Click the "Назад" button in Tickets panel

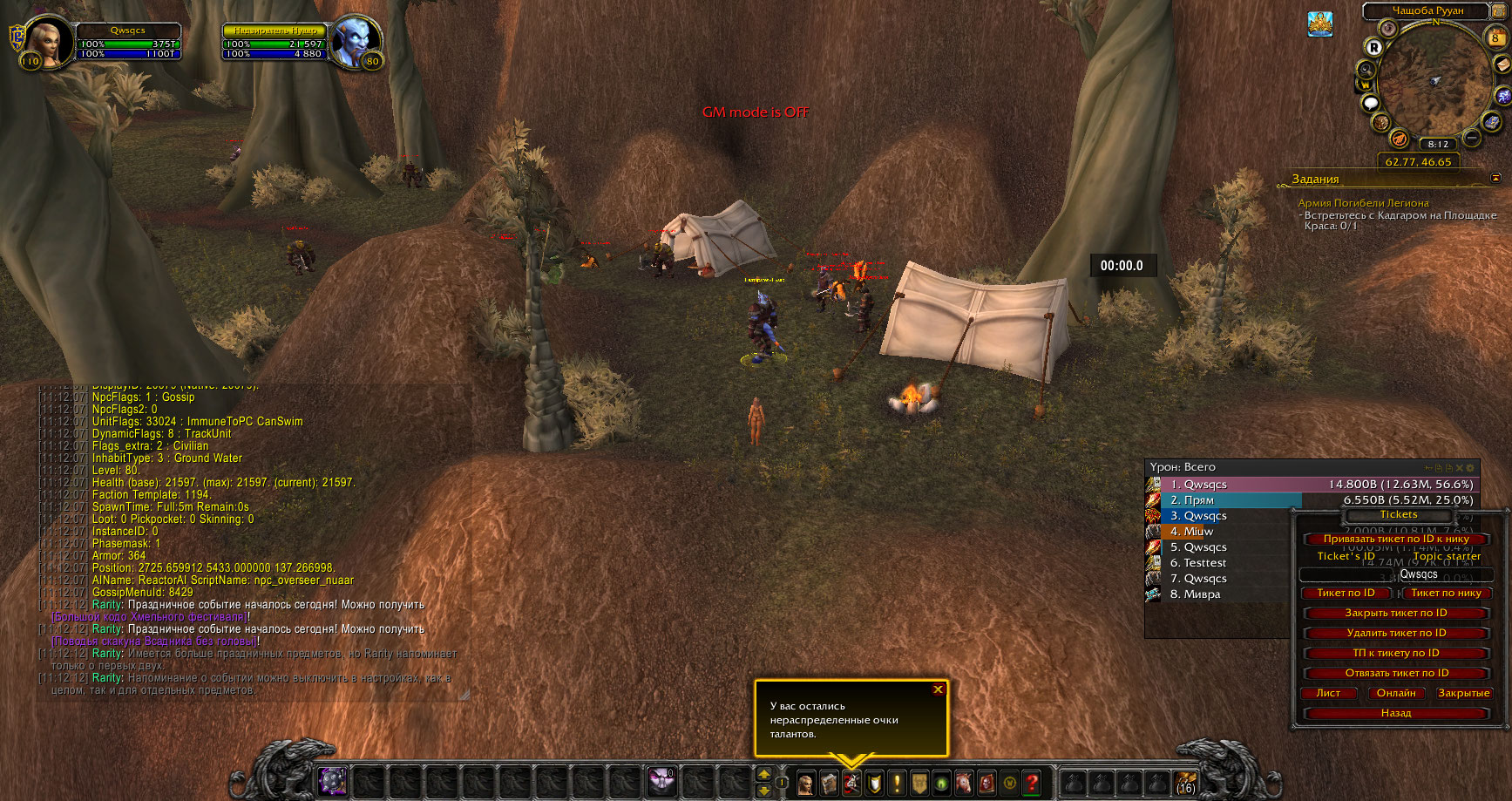pos(1395,713)
